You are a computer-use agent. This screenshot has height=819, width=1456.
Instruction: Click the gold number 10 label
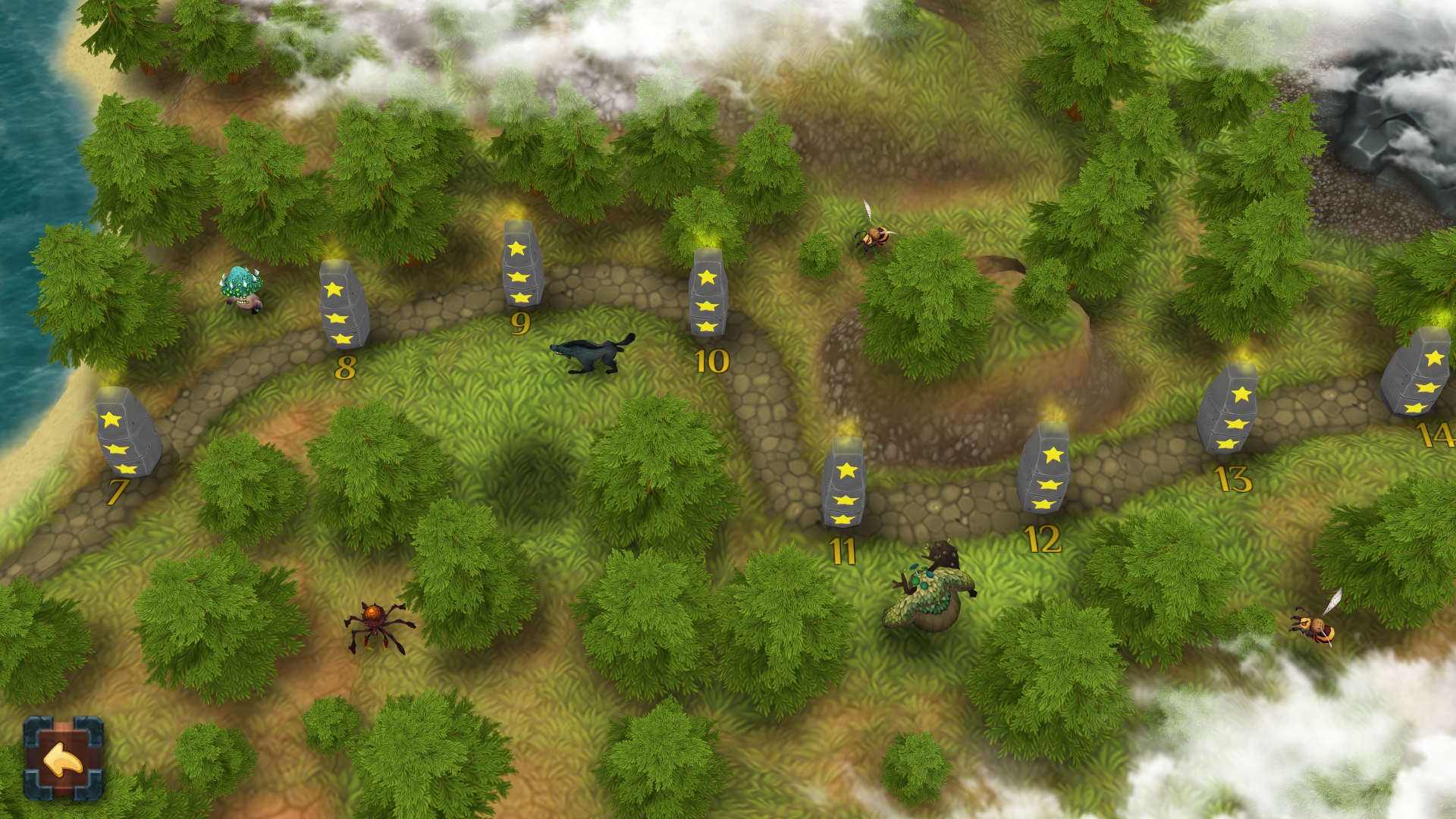pyautogui.click(x=711, y=362)
